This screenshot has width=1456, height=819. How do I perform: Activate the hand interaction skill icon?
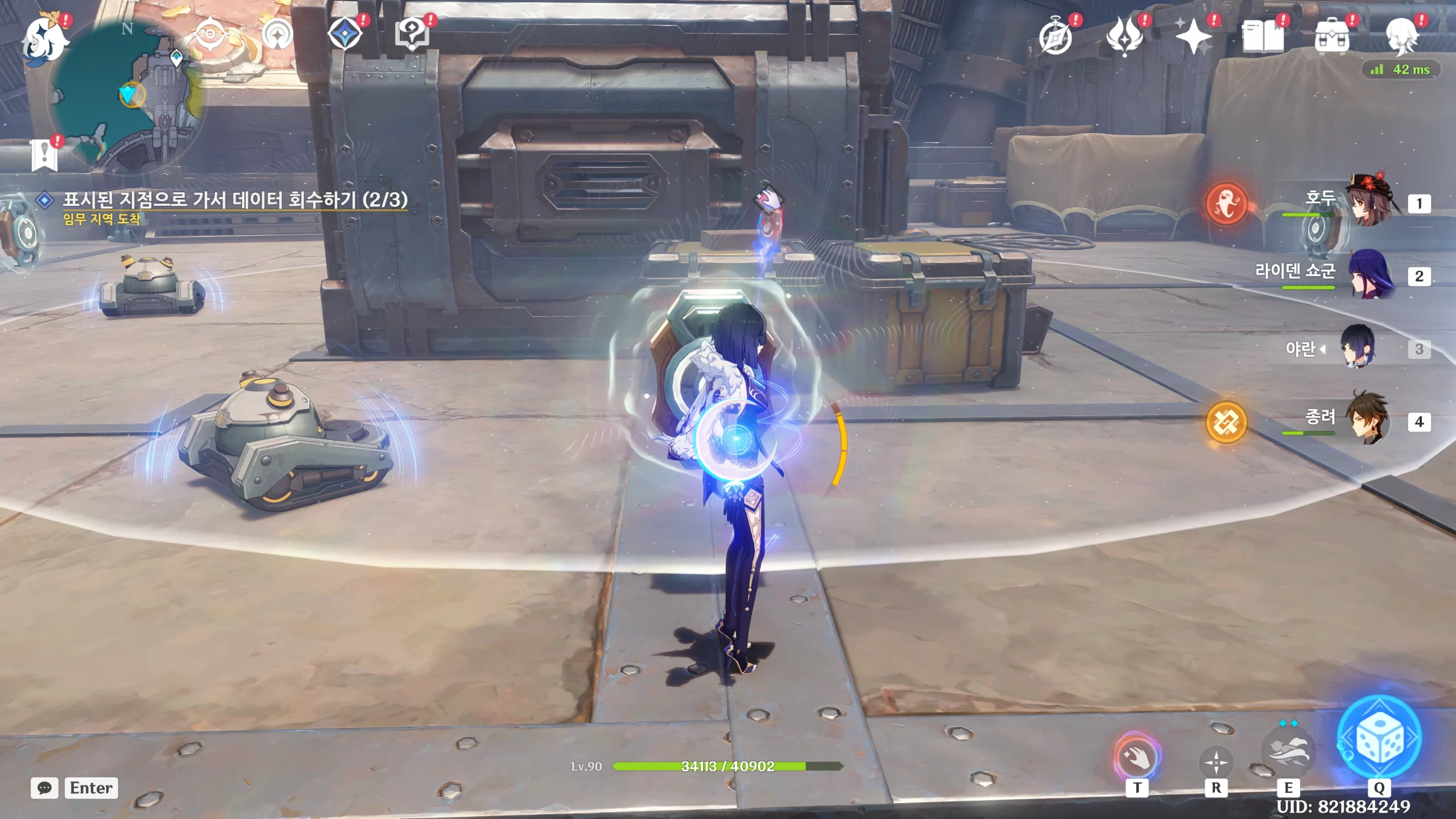coord(1137,757)
